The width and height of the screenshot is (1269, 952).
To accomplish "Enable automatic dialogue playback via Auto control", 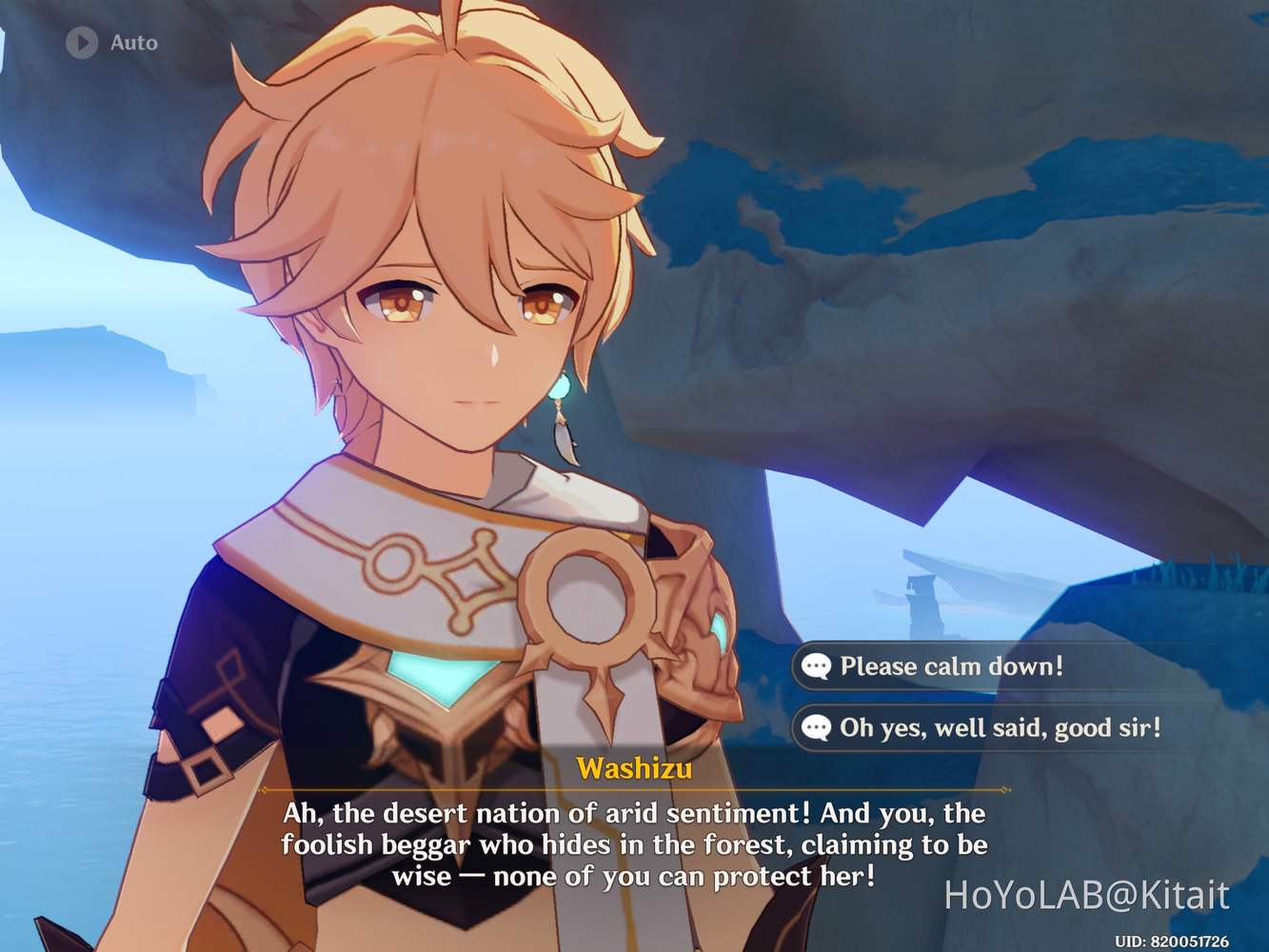I will 109,42.
